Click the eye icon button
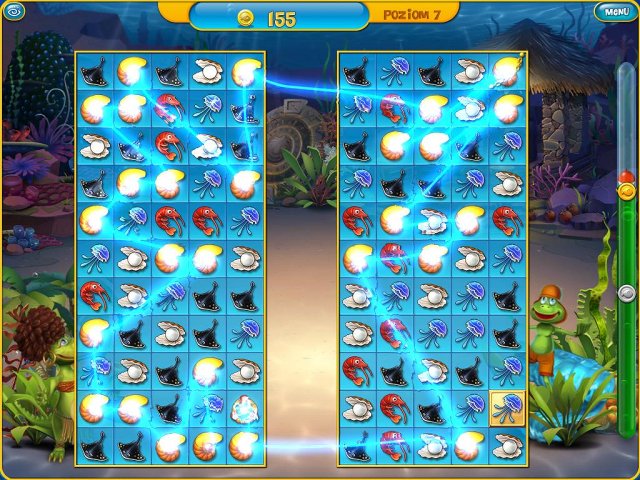640x480 pixels. point(13,12)
